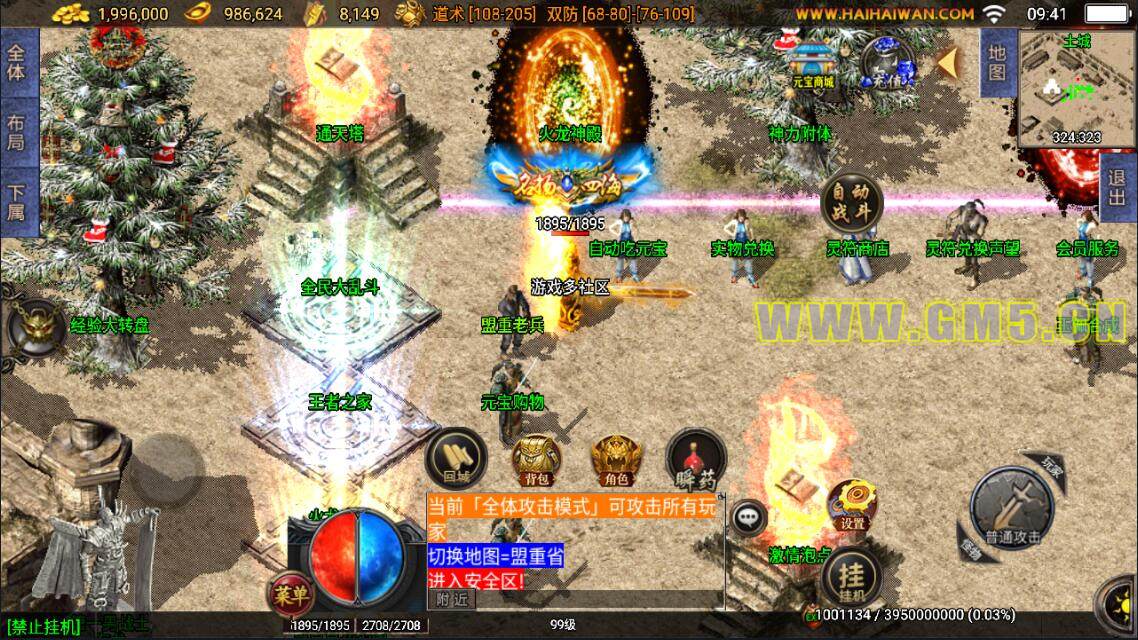Click the 土城 minimap
This screenshot has width=1138, height=640.
click(x=1075, y=89)
